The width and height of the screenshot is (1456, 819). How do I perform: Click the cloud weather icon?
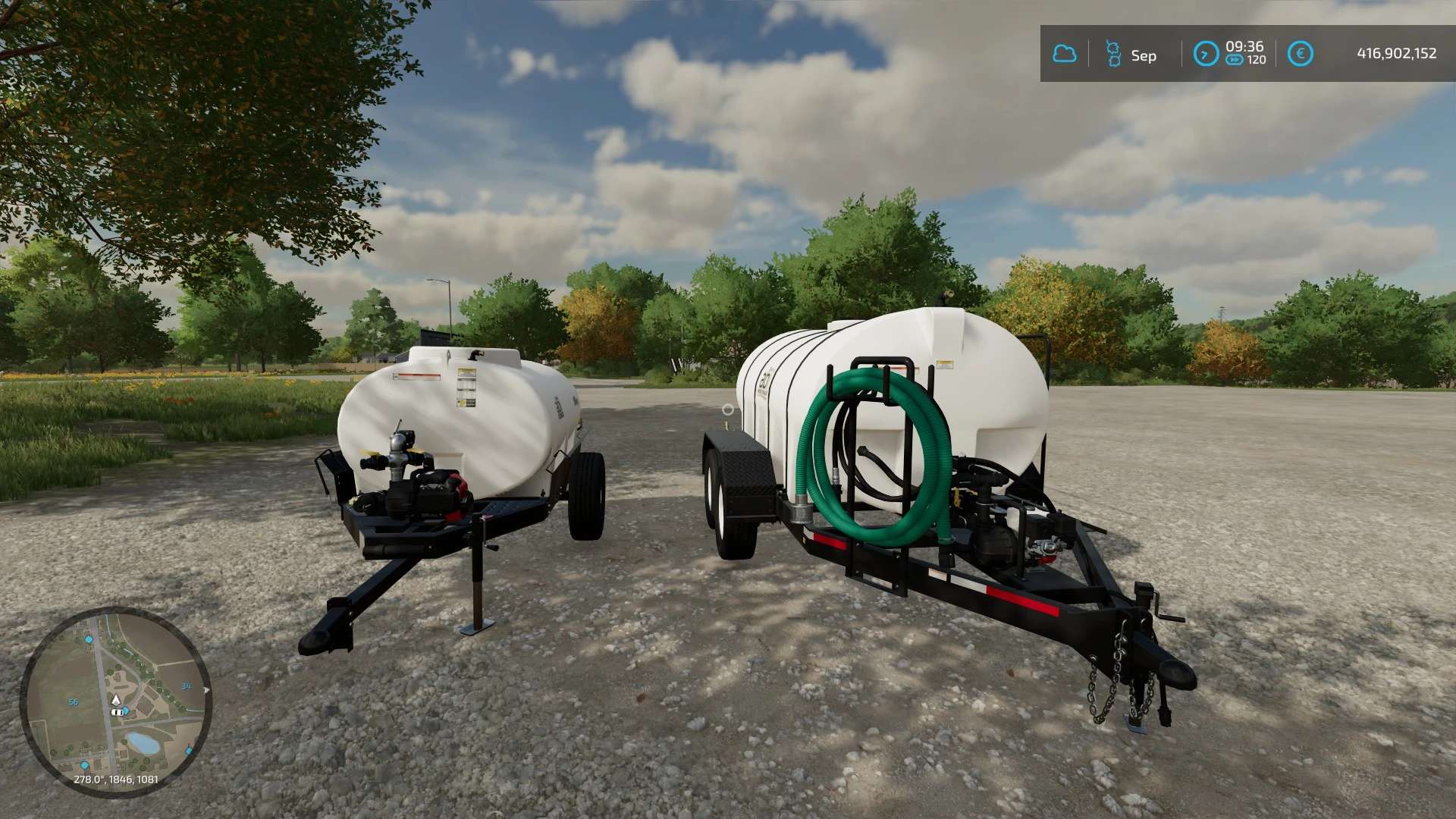point(1064,54)
